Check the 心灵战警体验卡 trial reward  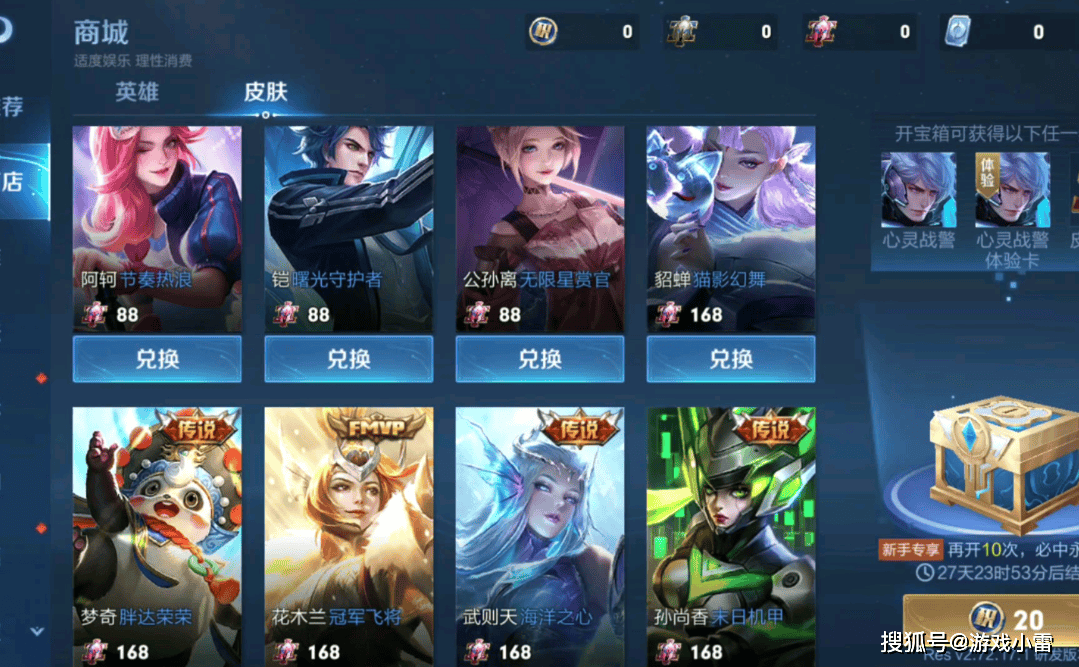tap(1012, 190)
